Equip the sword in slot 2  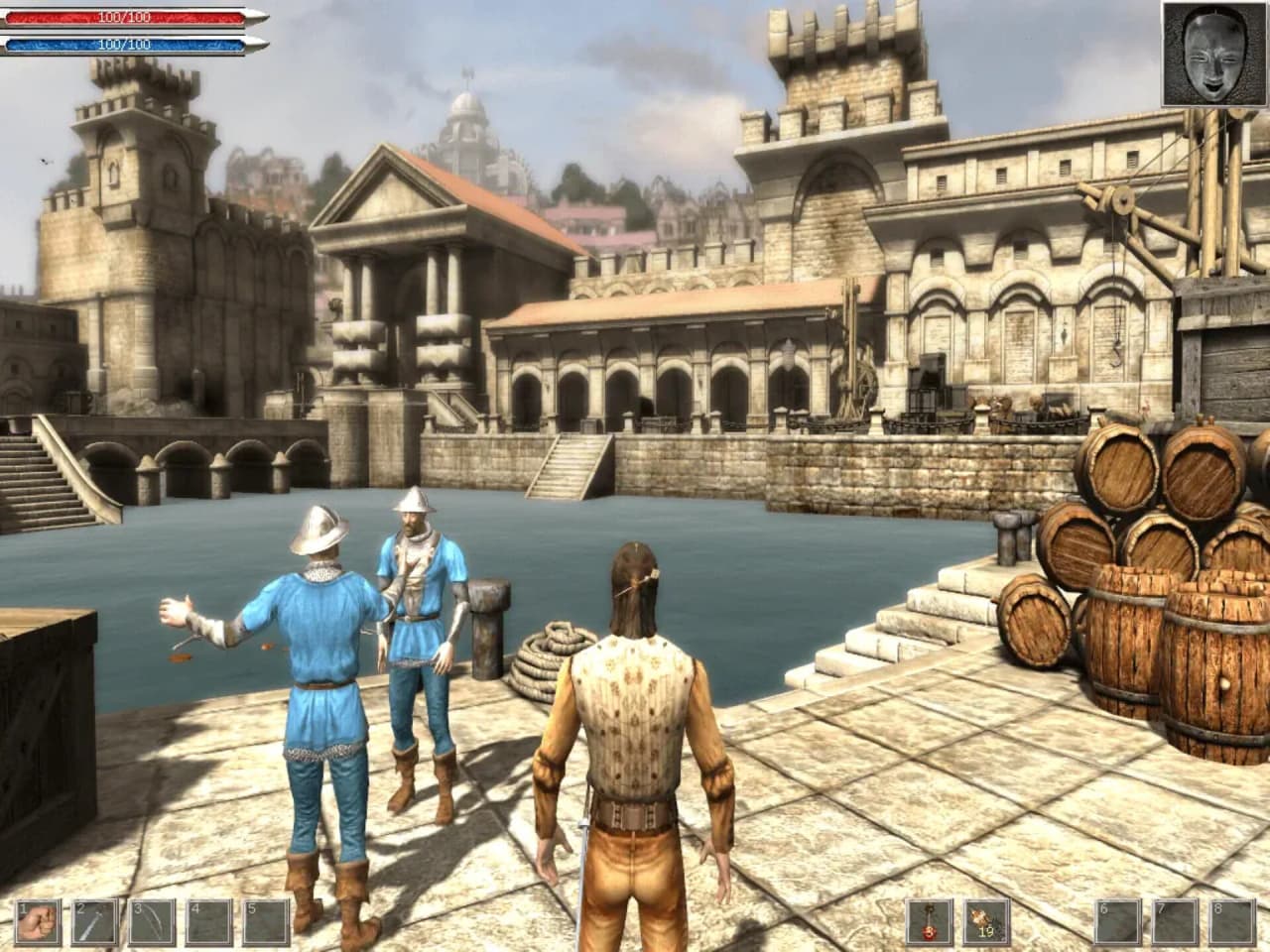(x=95, y=921)
